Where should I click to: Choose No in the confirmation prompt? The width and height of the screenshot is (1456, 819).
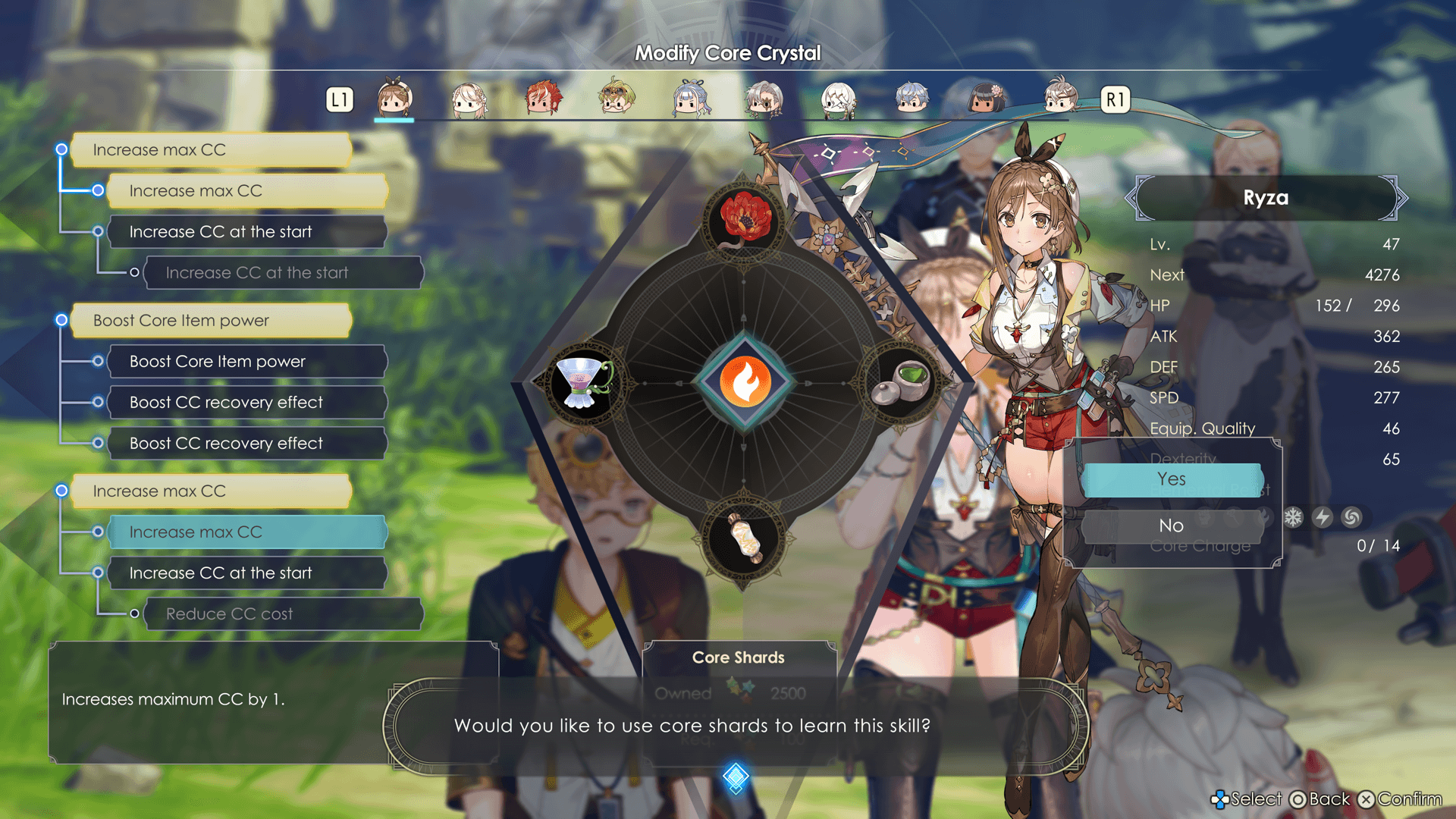[1172, 526]
